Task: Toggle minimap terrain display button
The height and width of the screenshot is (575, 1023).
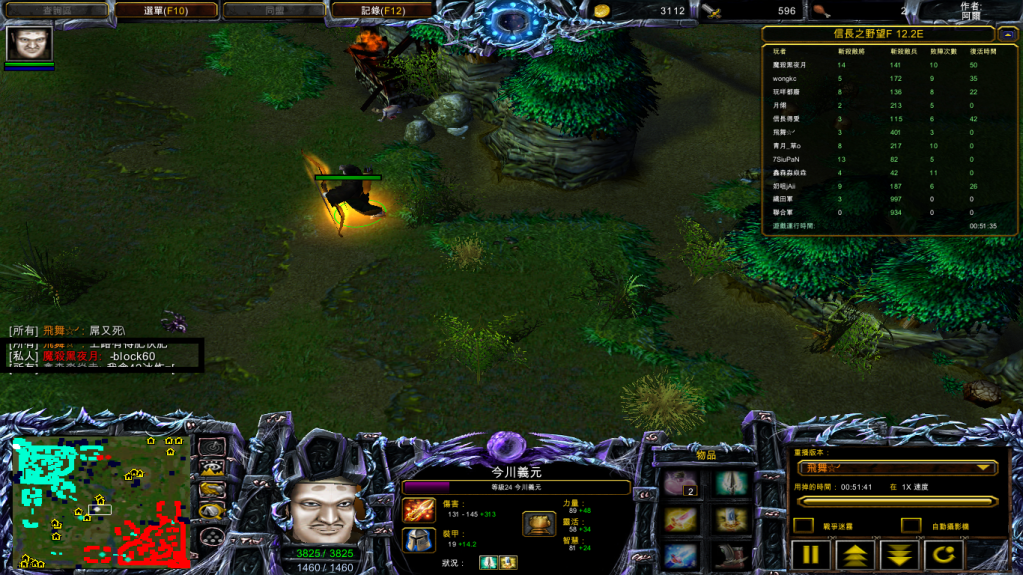Action: [x=211, y=467]
